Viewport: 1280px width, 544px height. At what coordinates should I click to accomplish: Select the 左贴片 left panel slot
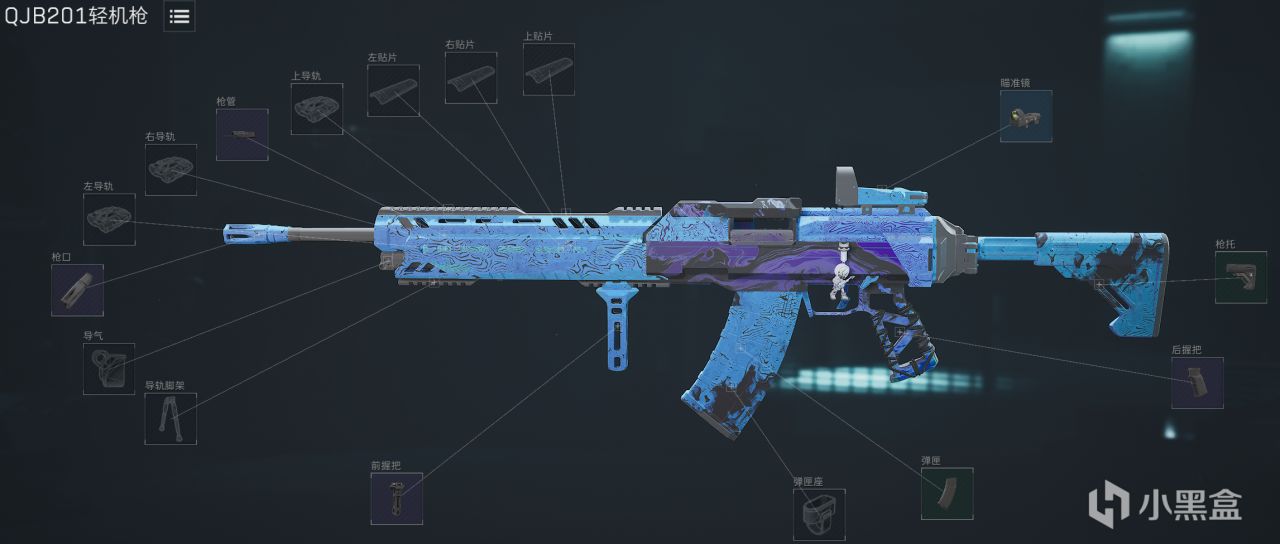[393, 91]
